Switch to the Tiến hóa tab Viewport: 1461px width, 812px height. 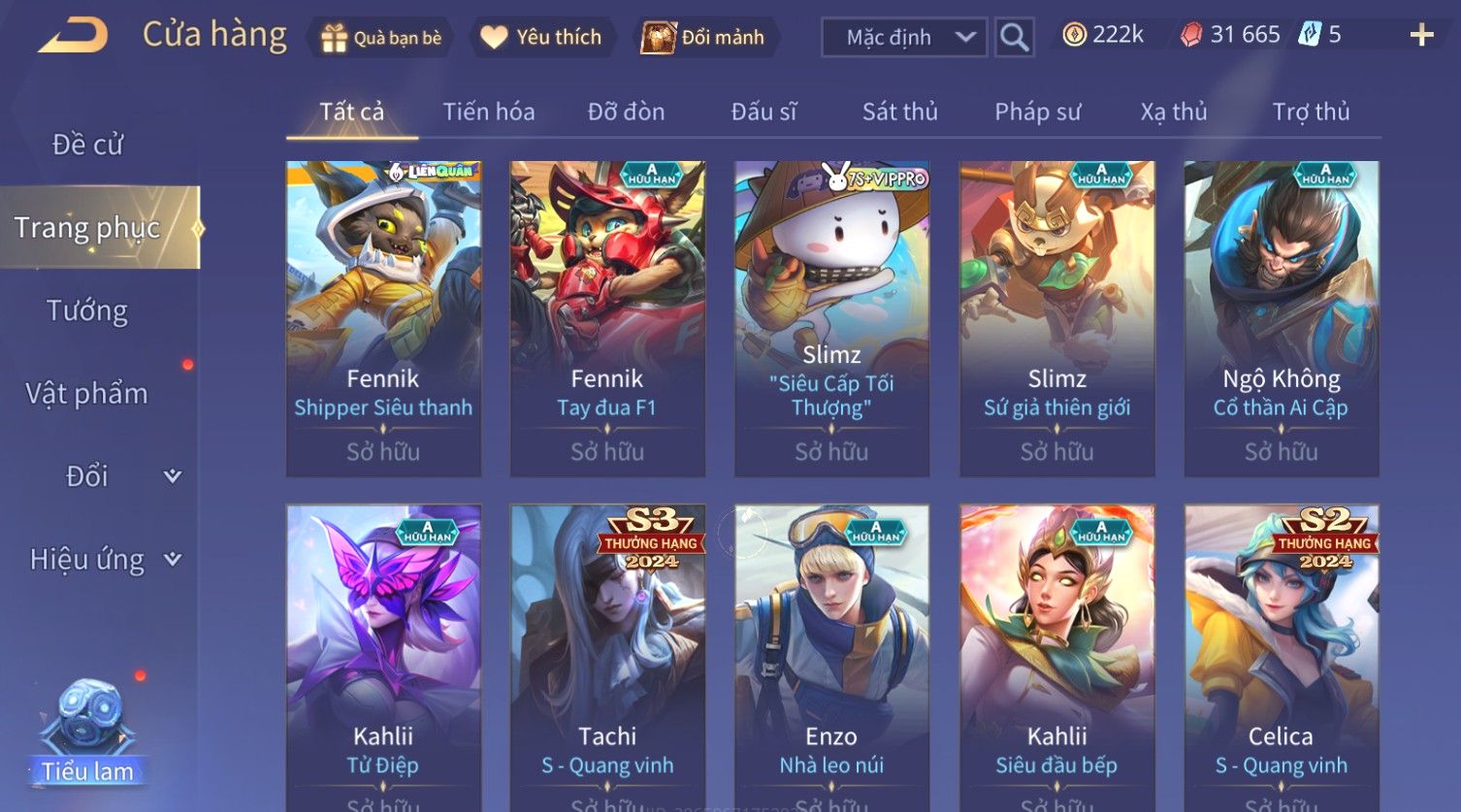(488, 112)
